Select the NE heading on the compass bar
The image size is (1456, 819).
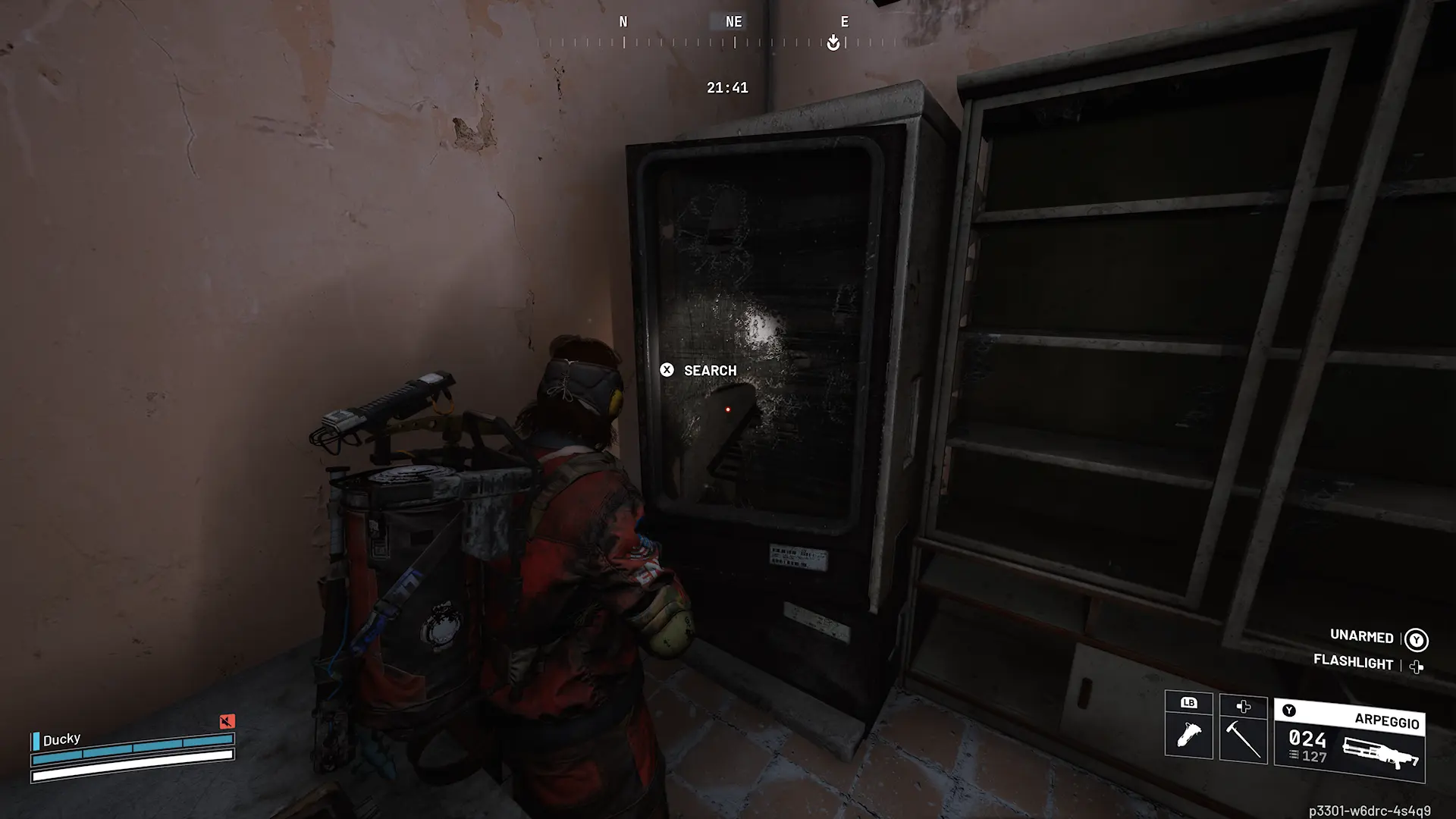(x=731, y=21)
